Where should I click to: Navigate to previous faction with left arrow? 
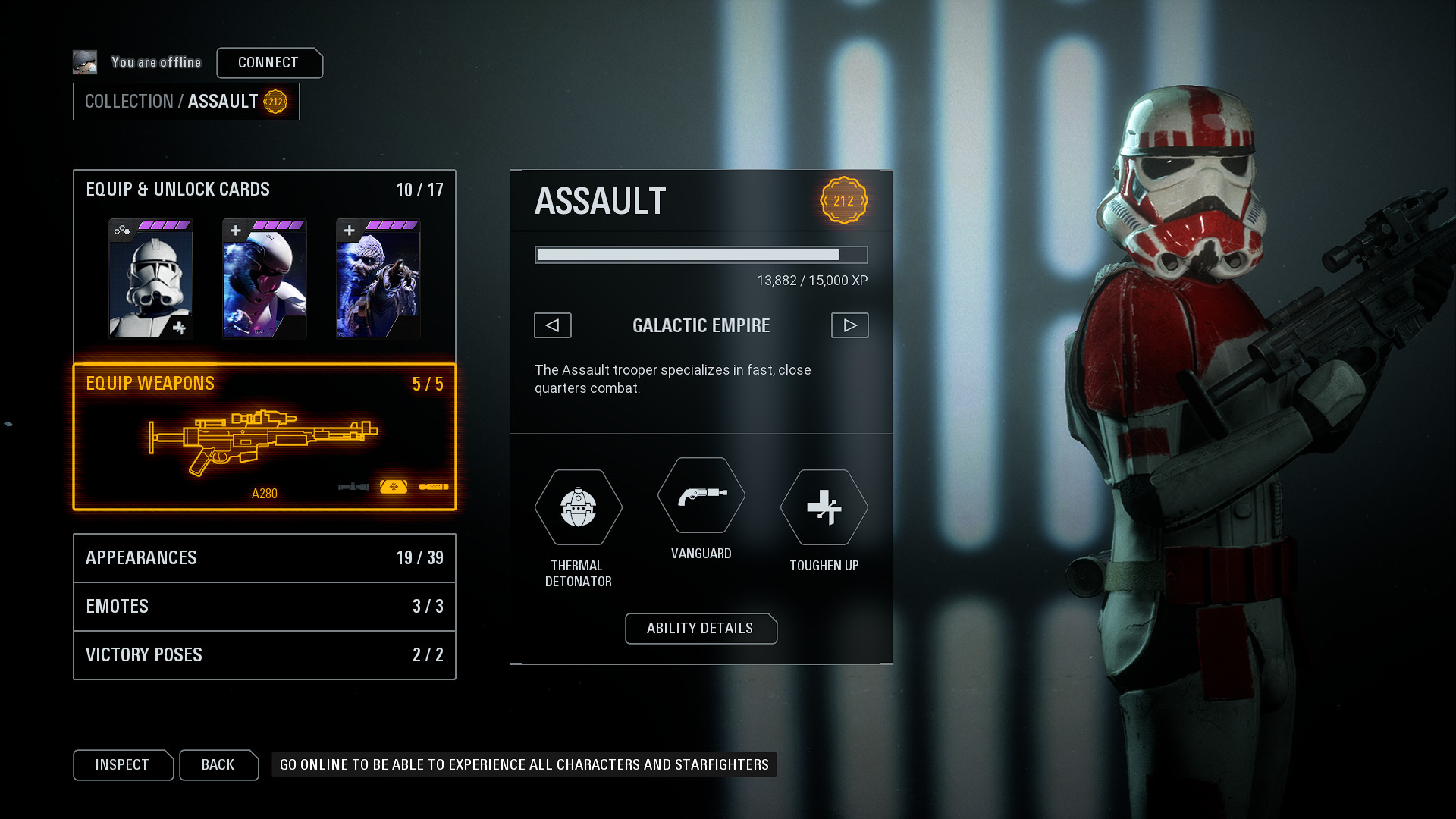(552, 325)
